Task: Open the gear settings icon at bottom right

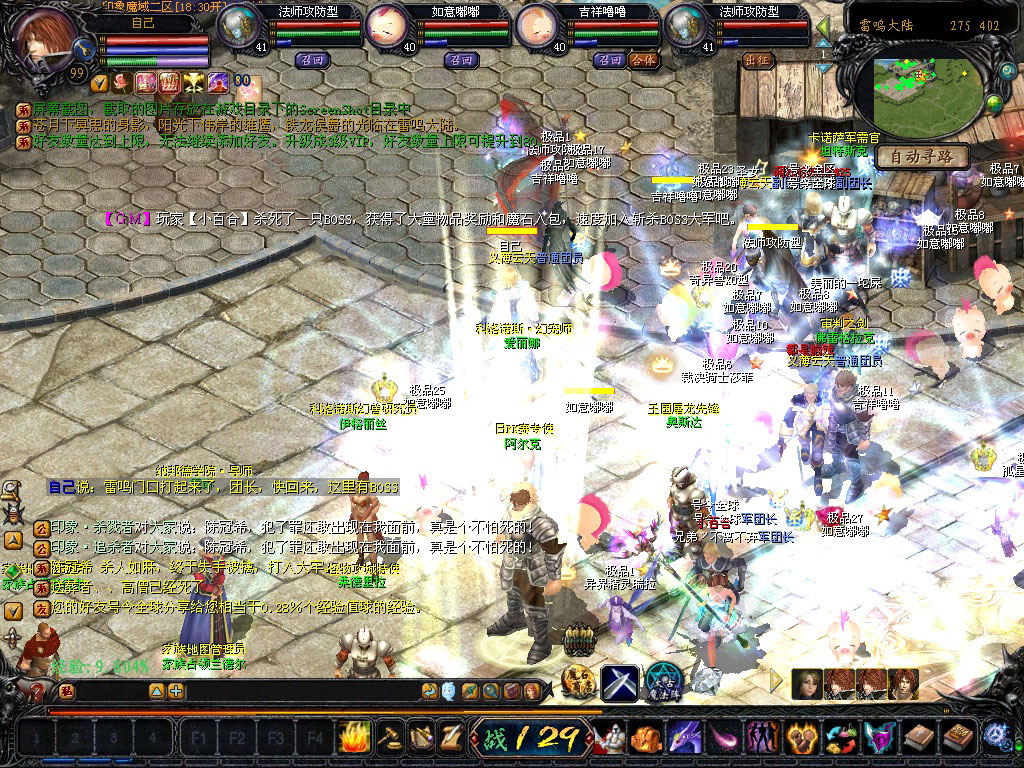Action: (996, 737)
